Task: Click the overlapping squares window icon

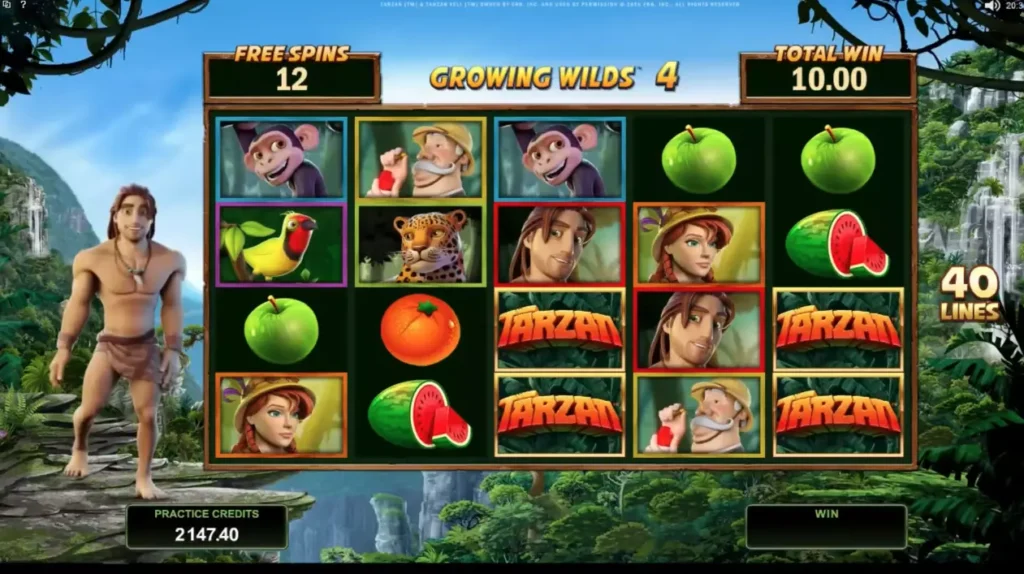Action: coord(6,5)
